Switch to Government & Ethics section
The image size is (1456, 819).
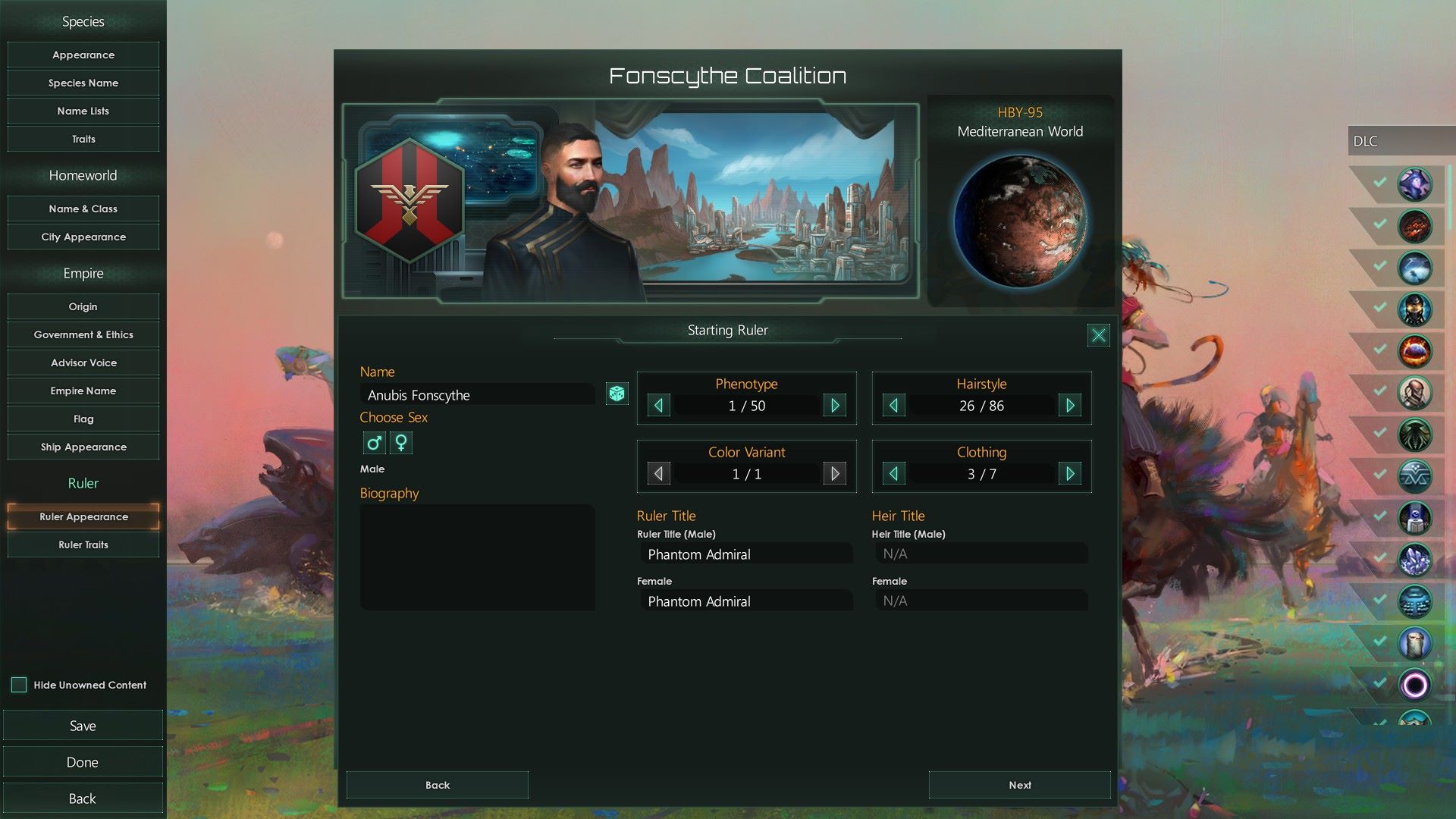[x=83, y=334]
